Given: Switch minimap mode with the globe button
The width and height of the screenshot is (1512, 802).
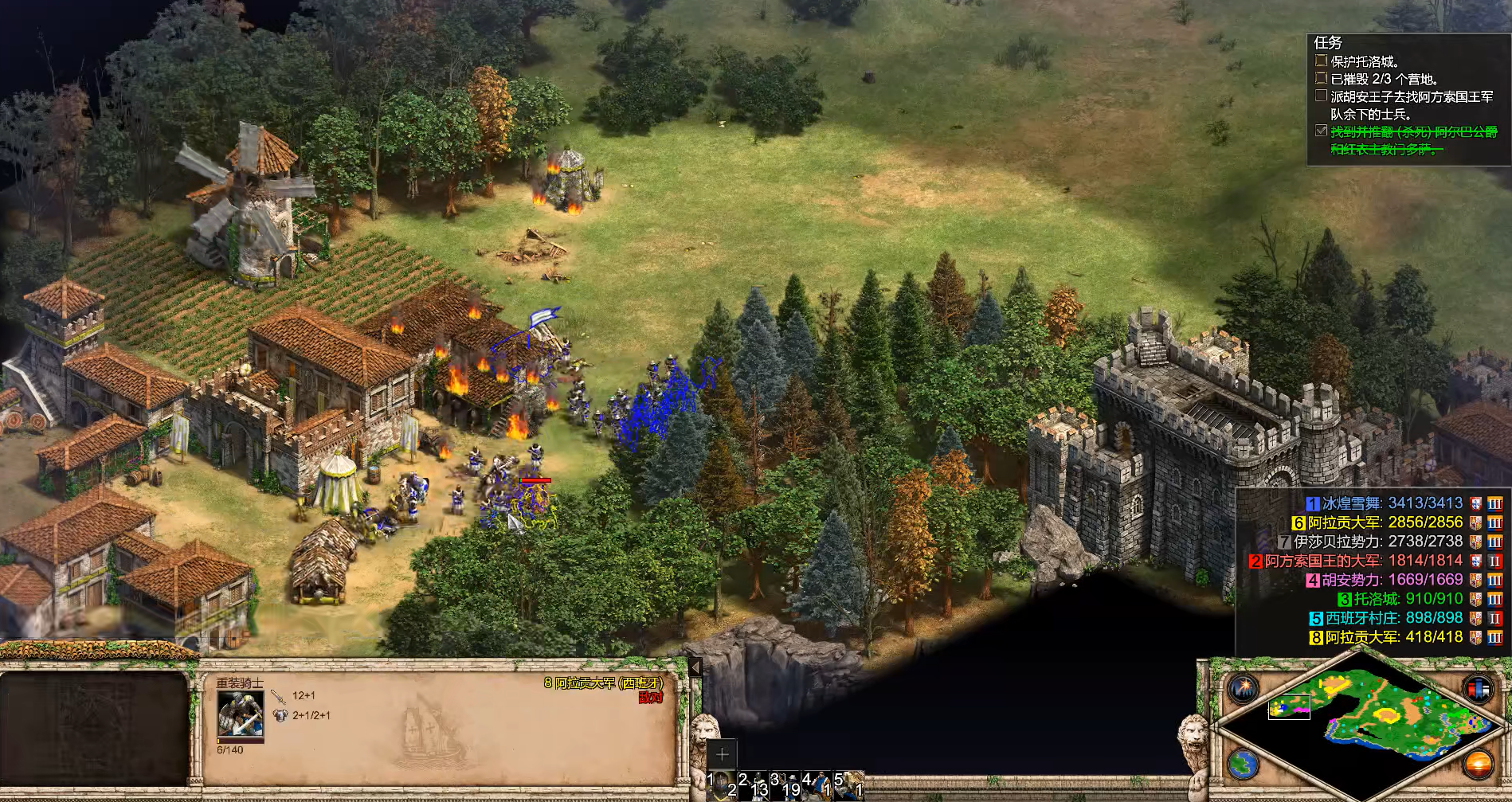Looking at the screenshot, I should 1243,765.
